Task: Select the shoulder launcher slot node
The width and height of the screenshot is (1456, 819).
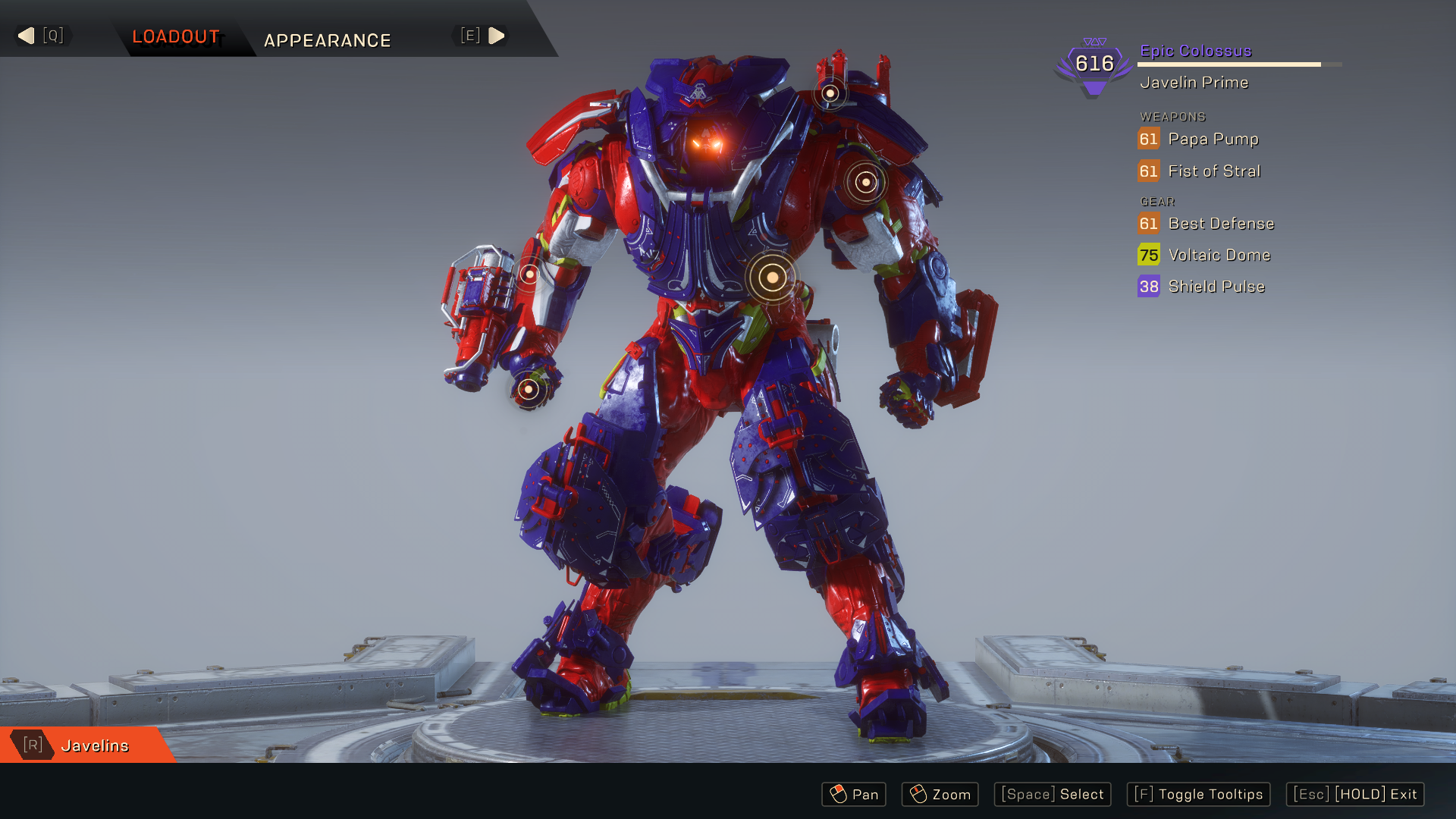Action: pos(830,93)
